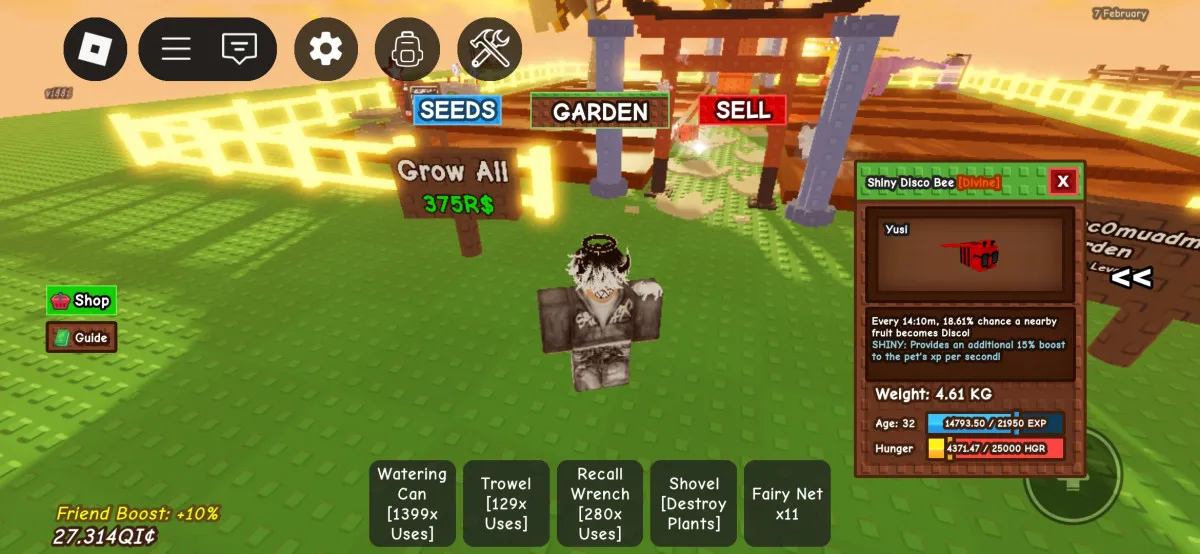
Task: Show the Guide book
Action: [81, 338]
